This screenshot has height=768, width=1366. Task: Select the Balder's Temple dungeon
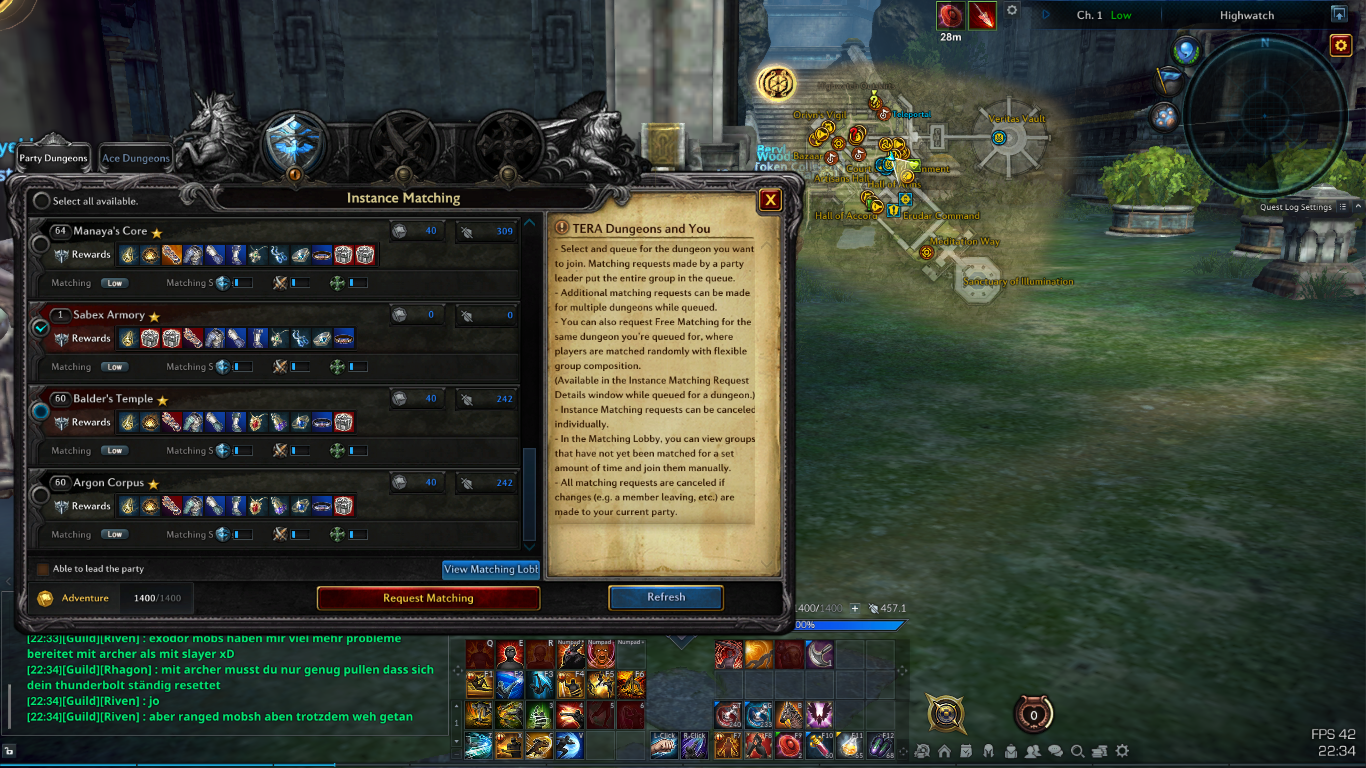coord(41,411)
